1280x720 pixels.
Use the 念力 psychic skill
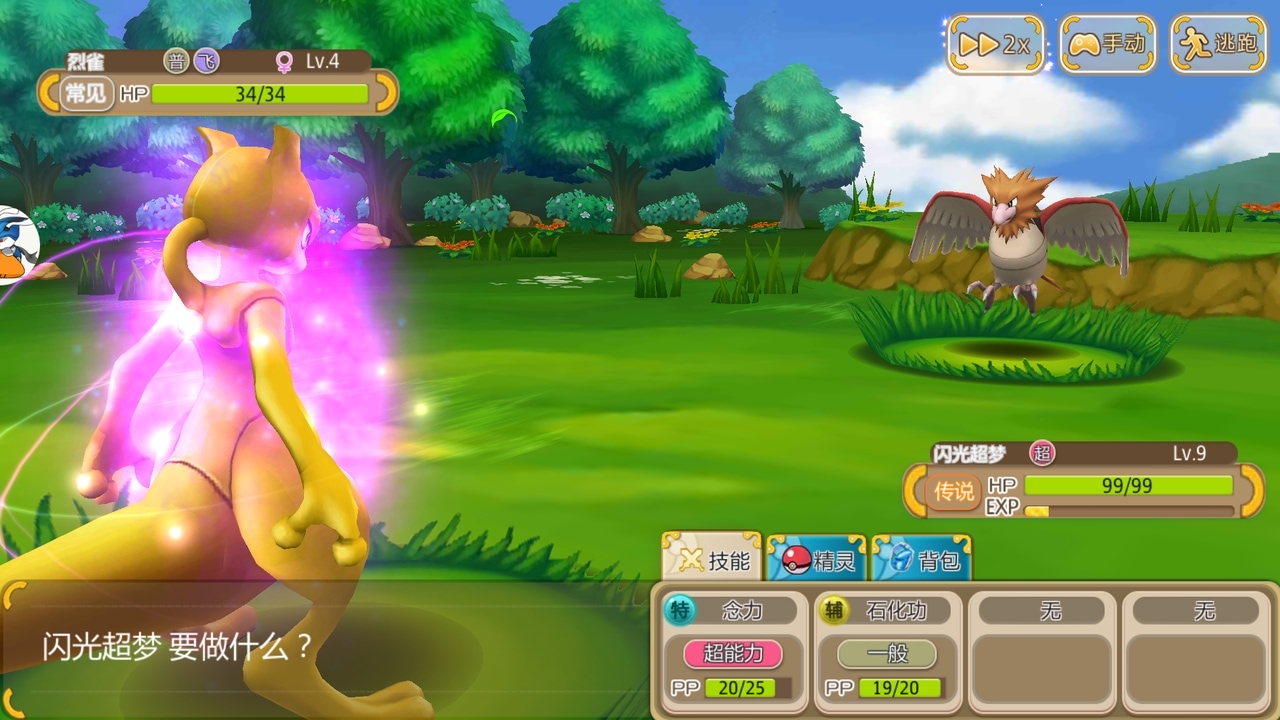(734, 649)
